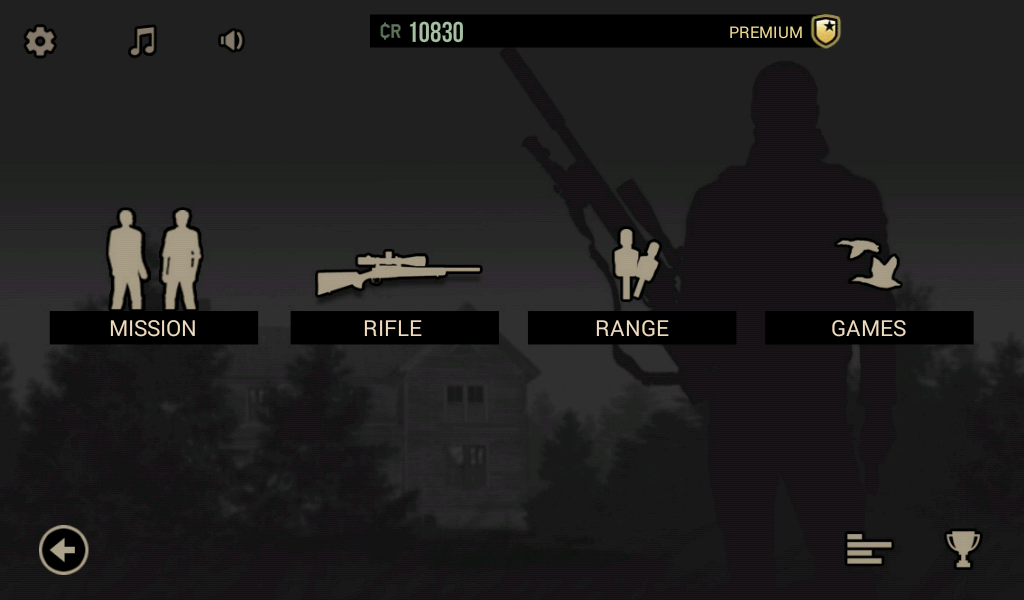The width and height of the screenshot is (1024, 600).
Task: Show the leaderboard bars icon
Action: coord(868,549)
